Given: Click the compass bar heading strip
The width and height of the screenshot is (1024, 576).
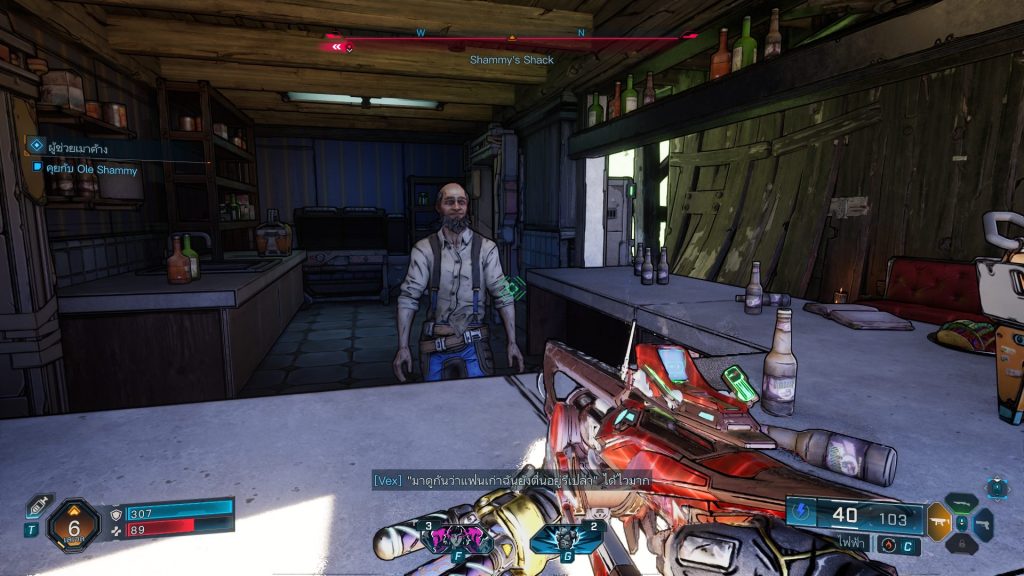Looking at the screenshot, I should coord(510,40).
